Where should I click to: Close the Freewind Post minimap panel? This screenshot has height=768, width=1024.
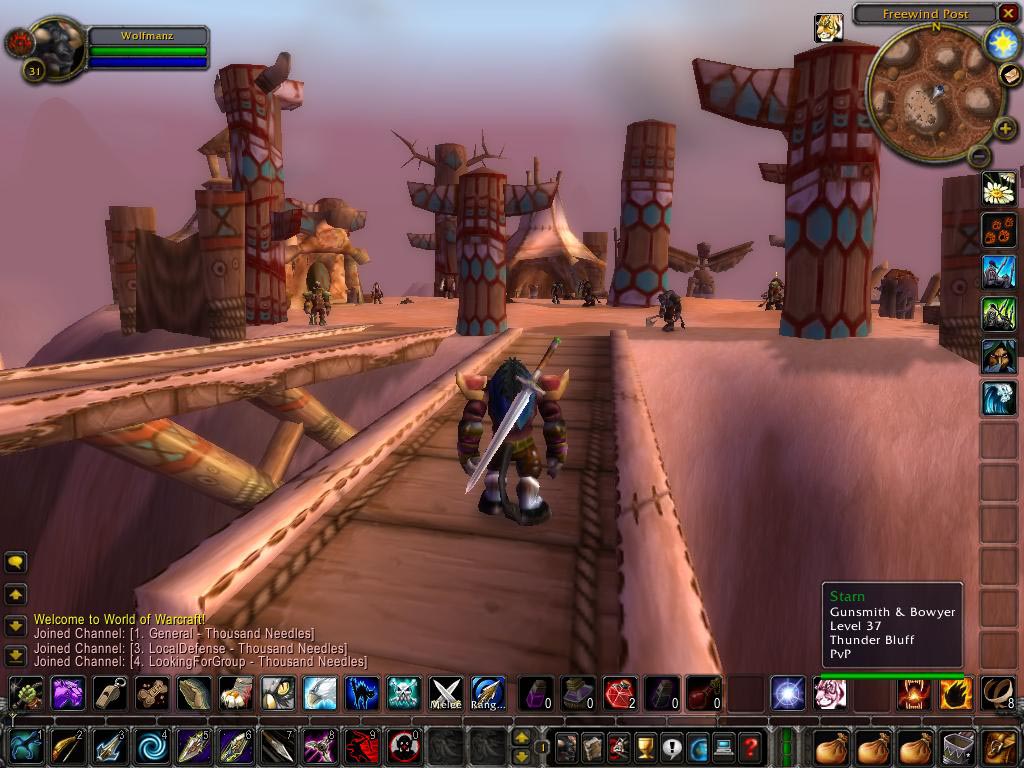tap(1007, 14)
